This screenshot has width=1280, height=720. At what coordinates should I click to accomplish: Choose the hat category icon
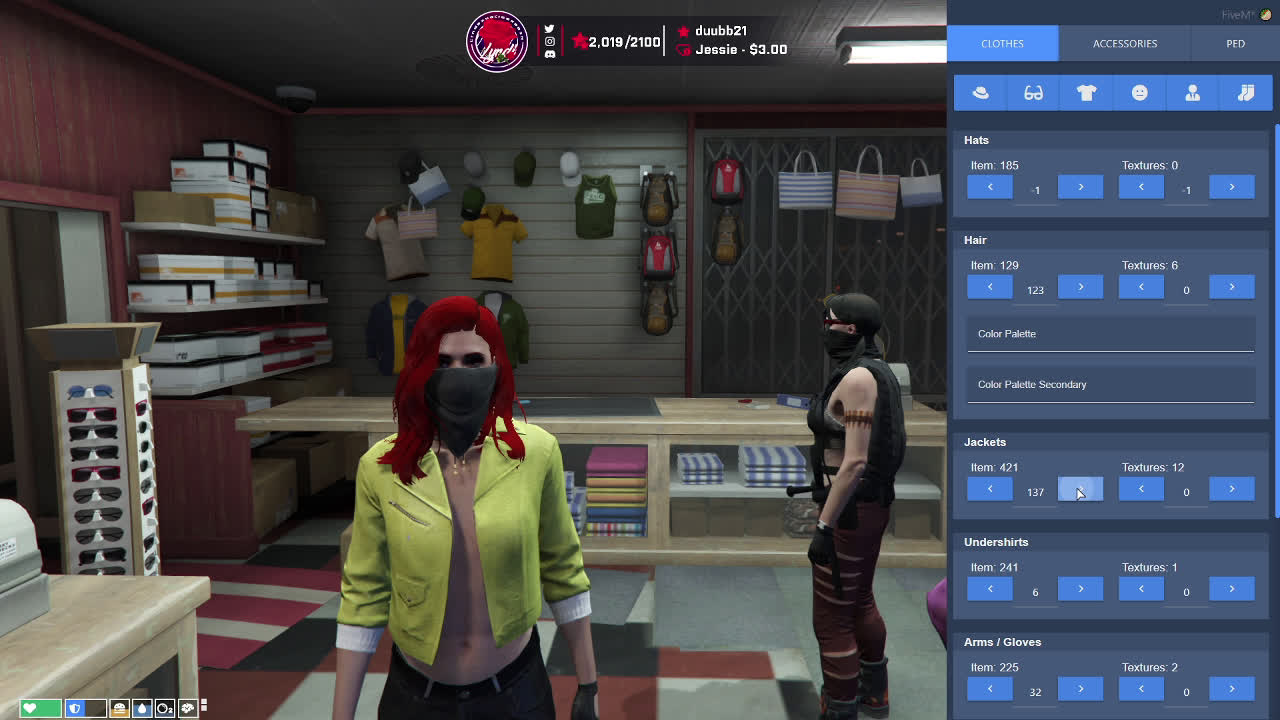(980, 93)
